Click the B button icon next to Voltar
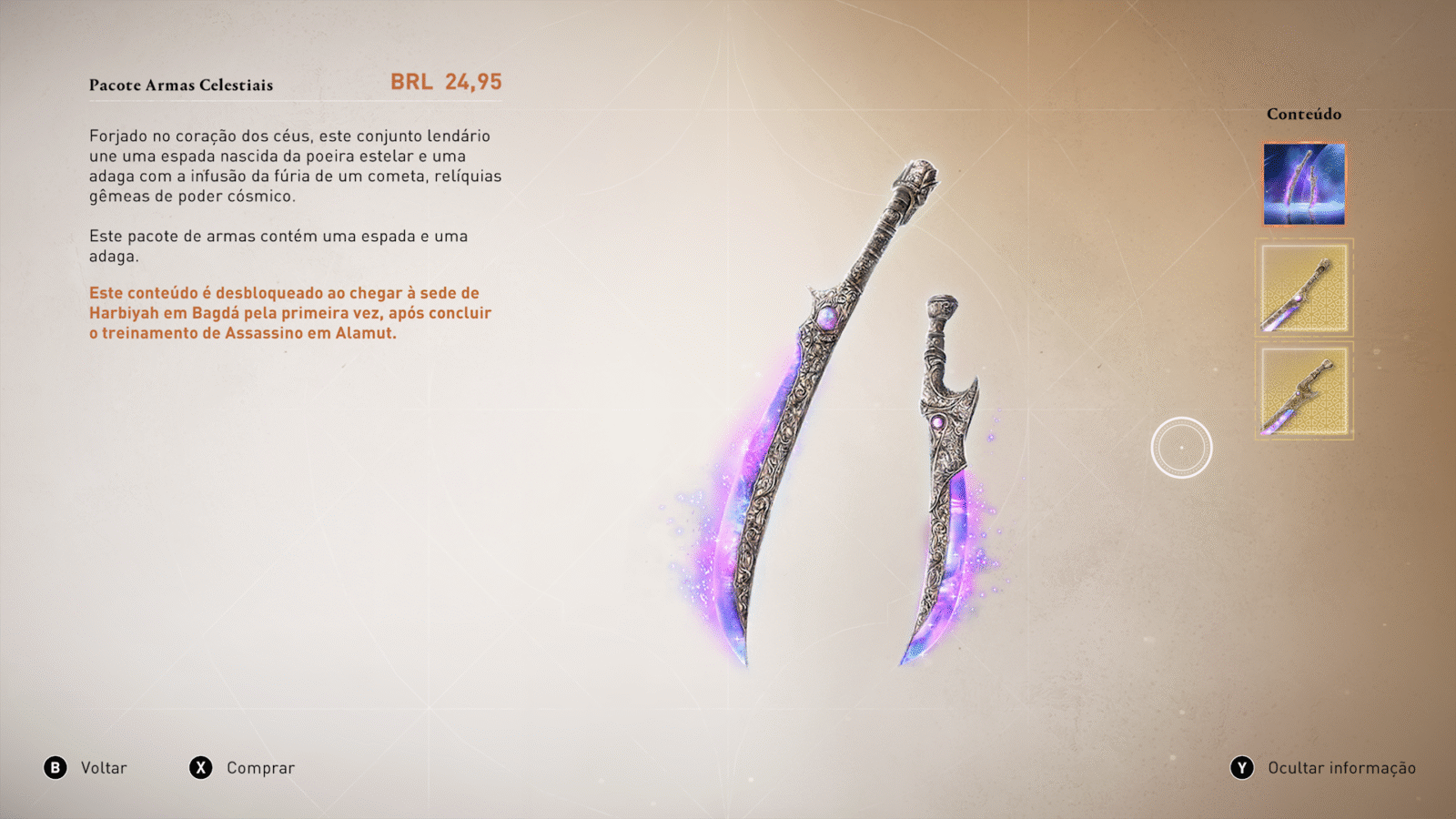Viewport: 1456px width, 819px height. 56,767
